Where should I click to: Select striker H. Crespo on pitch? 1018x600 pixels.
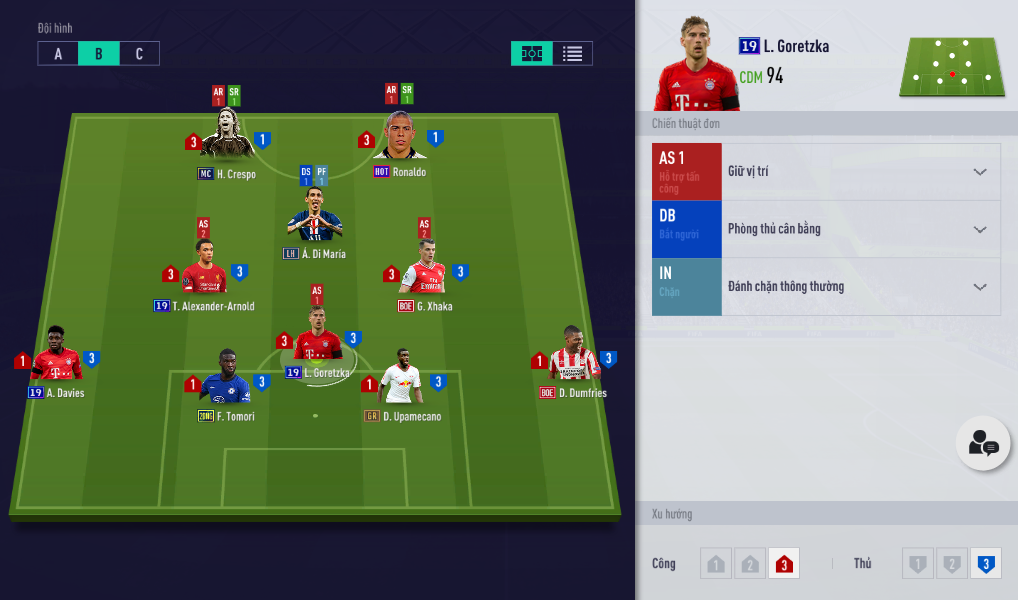(227, 137)
